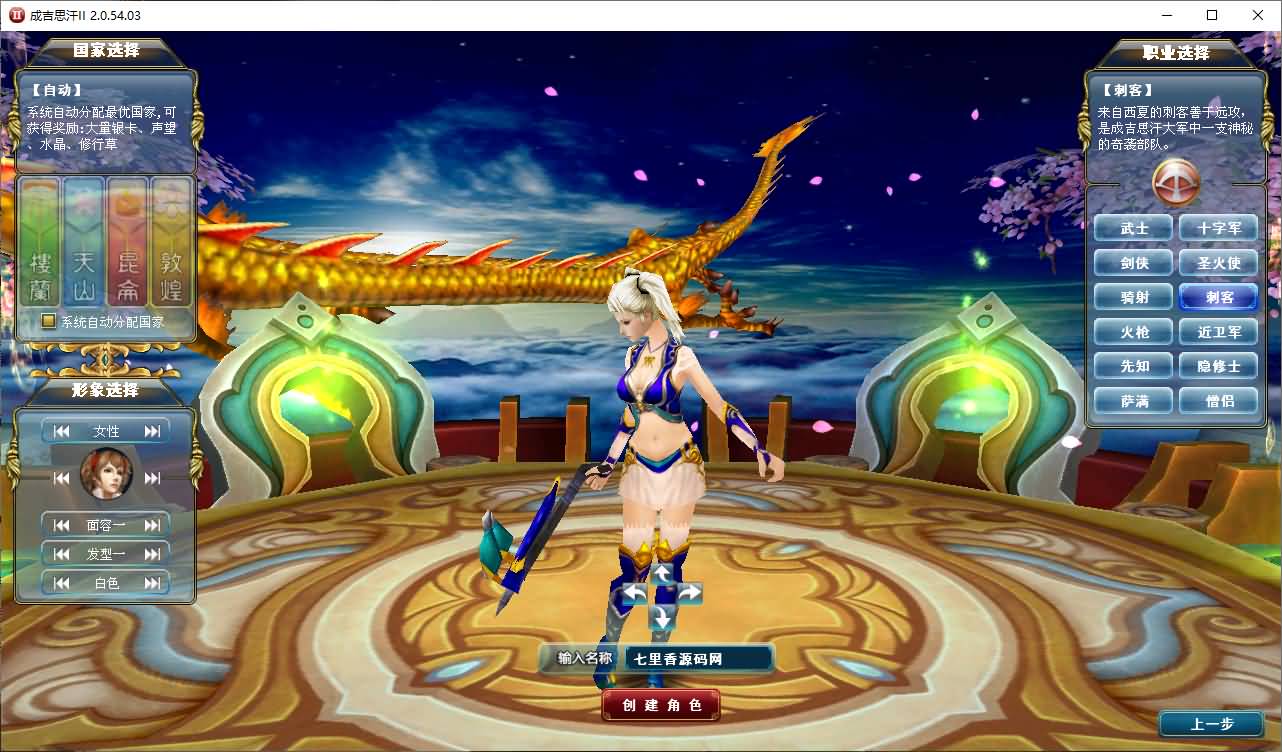Select the 武士 class
Image resolution: width=1282 pixels, height=752 pixels.
pos(1133,227)
